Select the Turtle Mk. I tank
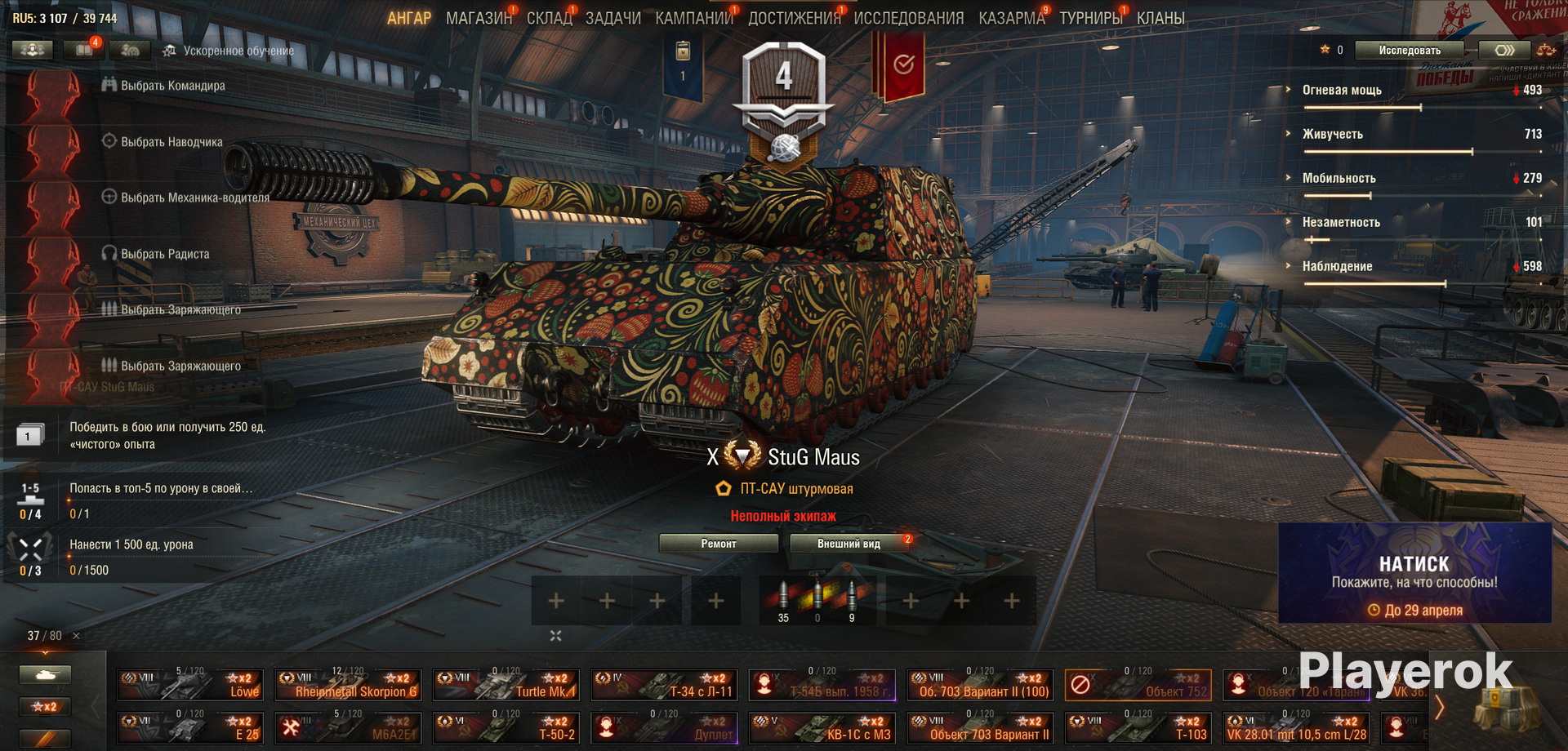Viewport: 1568px width, 751px height. pos(506,685)
